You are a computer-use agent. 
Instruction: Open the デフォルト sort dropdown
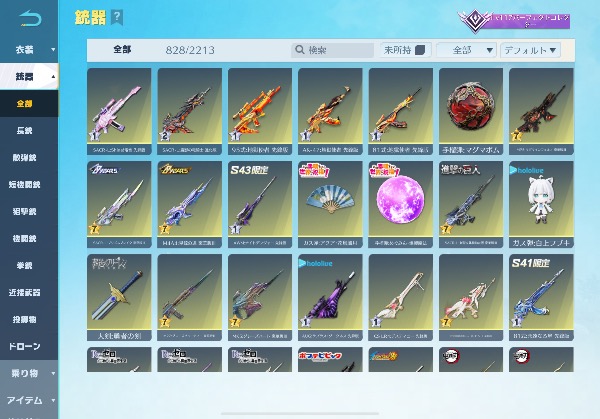pos(531,50)
